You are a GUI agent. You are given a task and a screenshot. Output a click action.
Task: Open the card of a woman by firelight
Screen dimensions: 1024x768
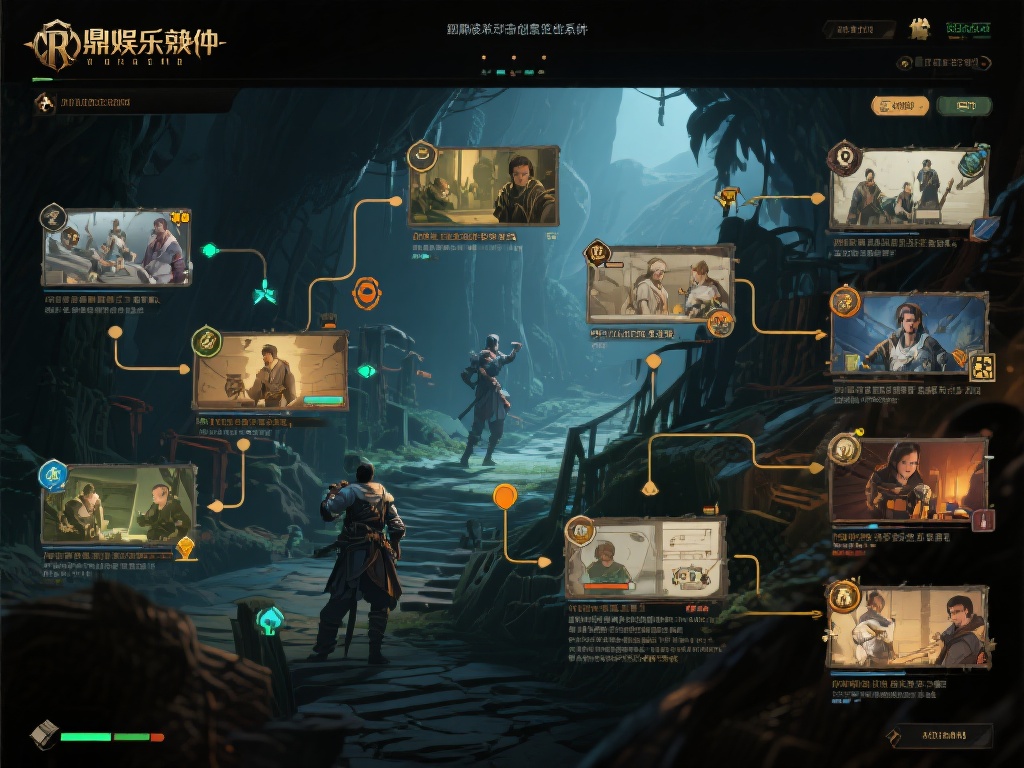[909, 479]
